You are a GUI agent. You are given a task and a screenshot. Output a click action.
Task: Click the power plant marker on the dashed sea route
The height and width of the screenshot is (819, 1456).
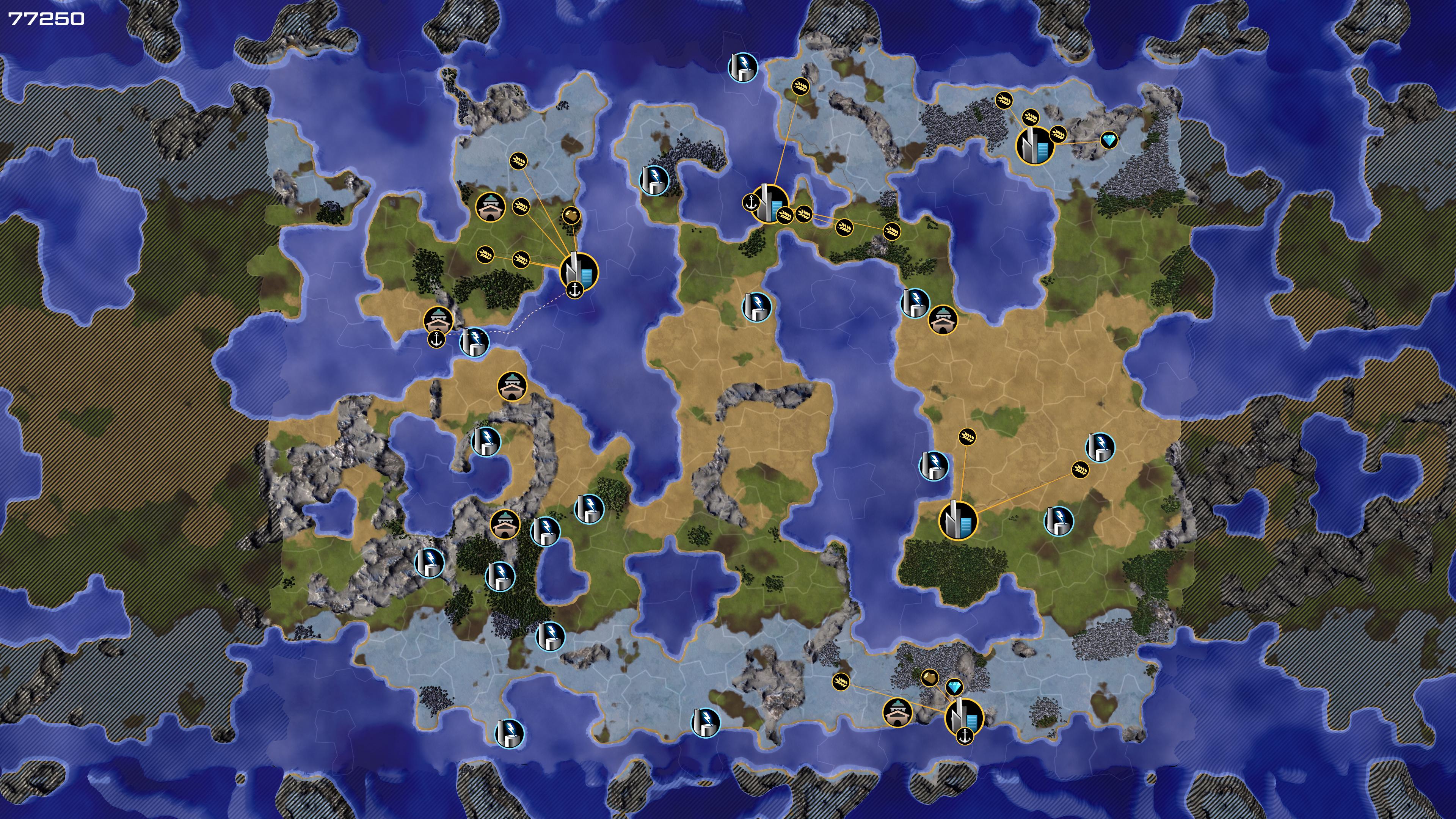click(x=474, y=342)
